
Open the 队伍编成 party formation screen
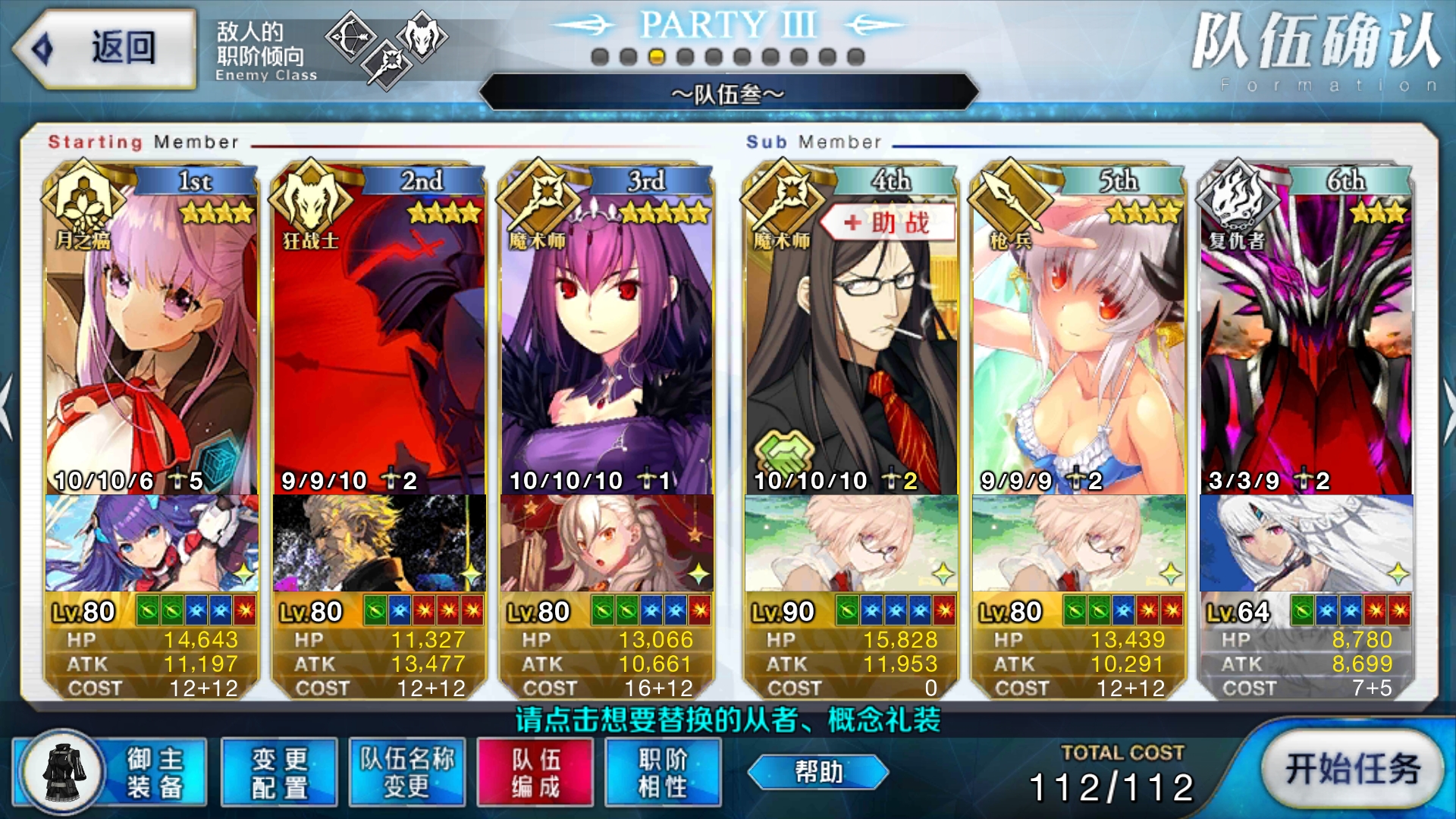click(535, 772)
